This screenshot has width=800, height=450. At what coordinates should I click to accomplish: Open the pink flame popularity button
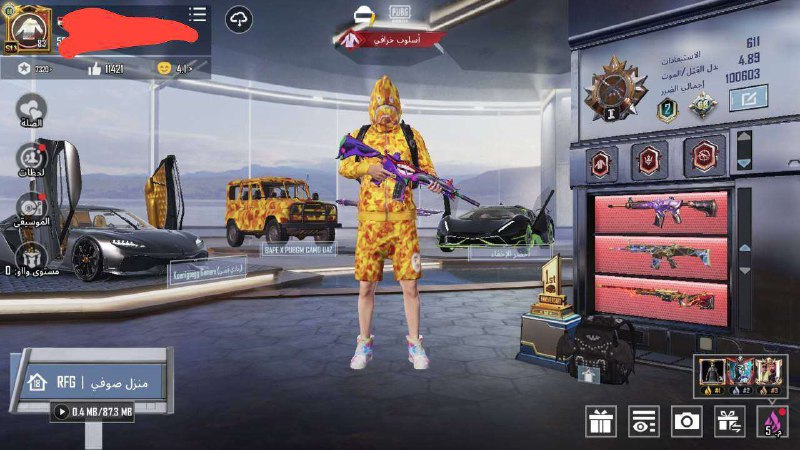point(771,421)
